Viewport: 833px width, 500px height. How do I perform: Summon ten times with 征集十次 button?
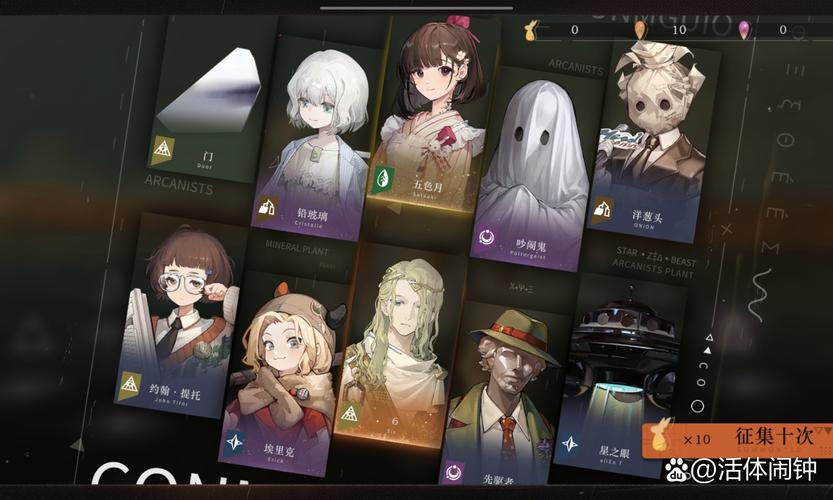(738, 438)
